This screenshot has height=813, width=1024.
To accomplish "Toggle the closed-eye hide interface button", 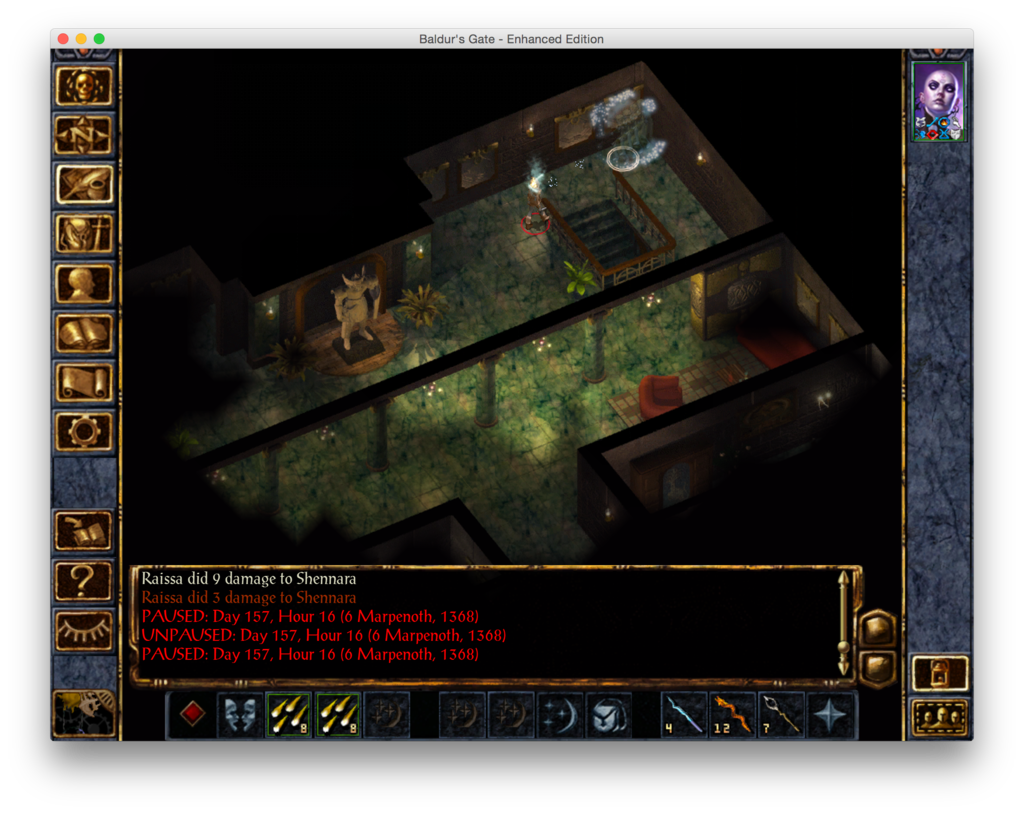I will point(85,629).
